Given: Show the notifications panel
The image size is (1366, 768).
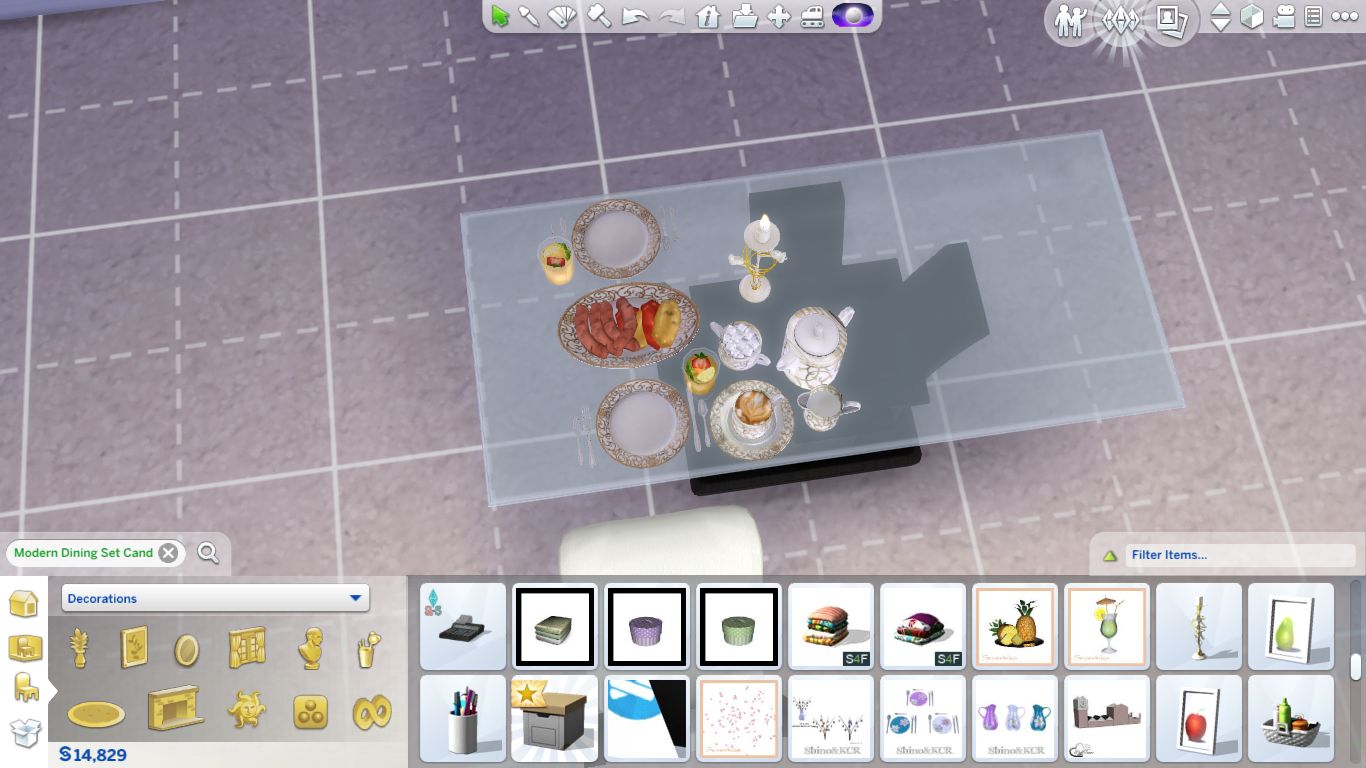Looking at the screenshot, I should click(x=1312, y=18).
